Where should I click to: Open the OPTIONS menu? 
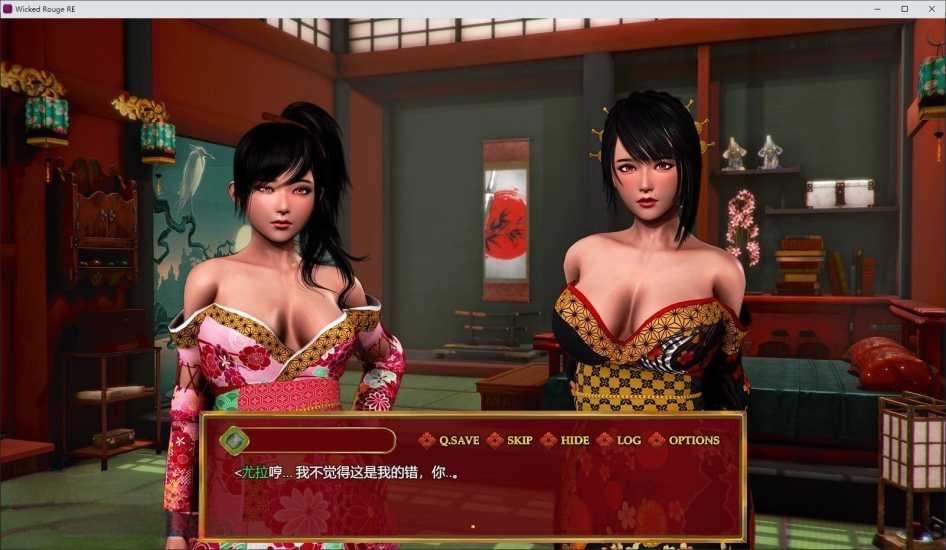coord(693,440)
